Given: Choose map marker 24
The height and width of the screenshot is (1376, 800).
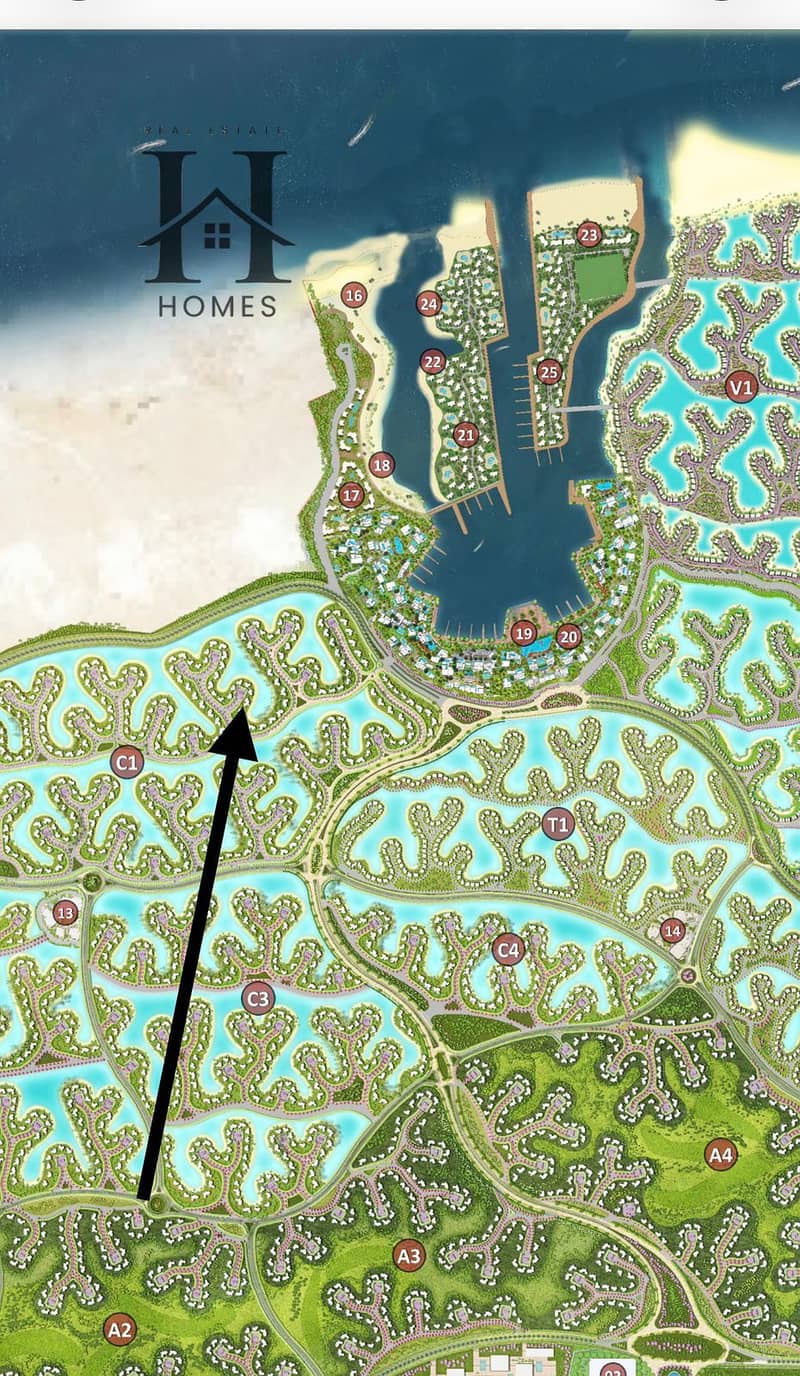Looking at the screenshot, I should (x=429, y=304).
